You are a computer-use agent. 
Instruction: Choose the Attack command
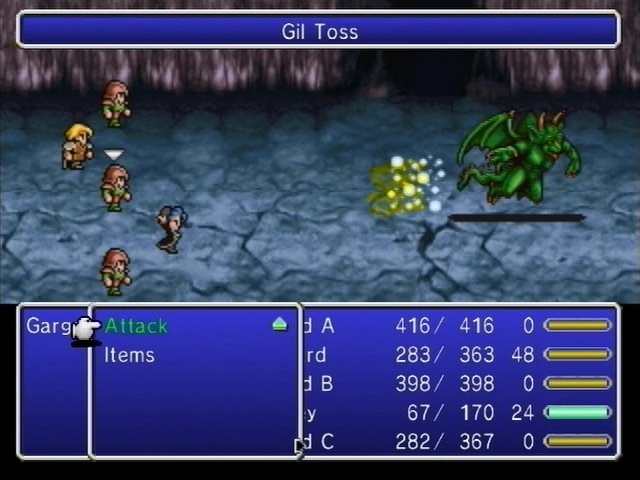[136, 326]
